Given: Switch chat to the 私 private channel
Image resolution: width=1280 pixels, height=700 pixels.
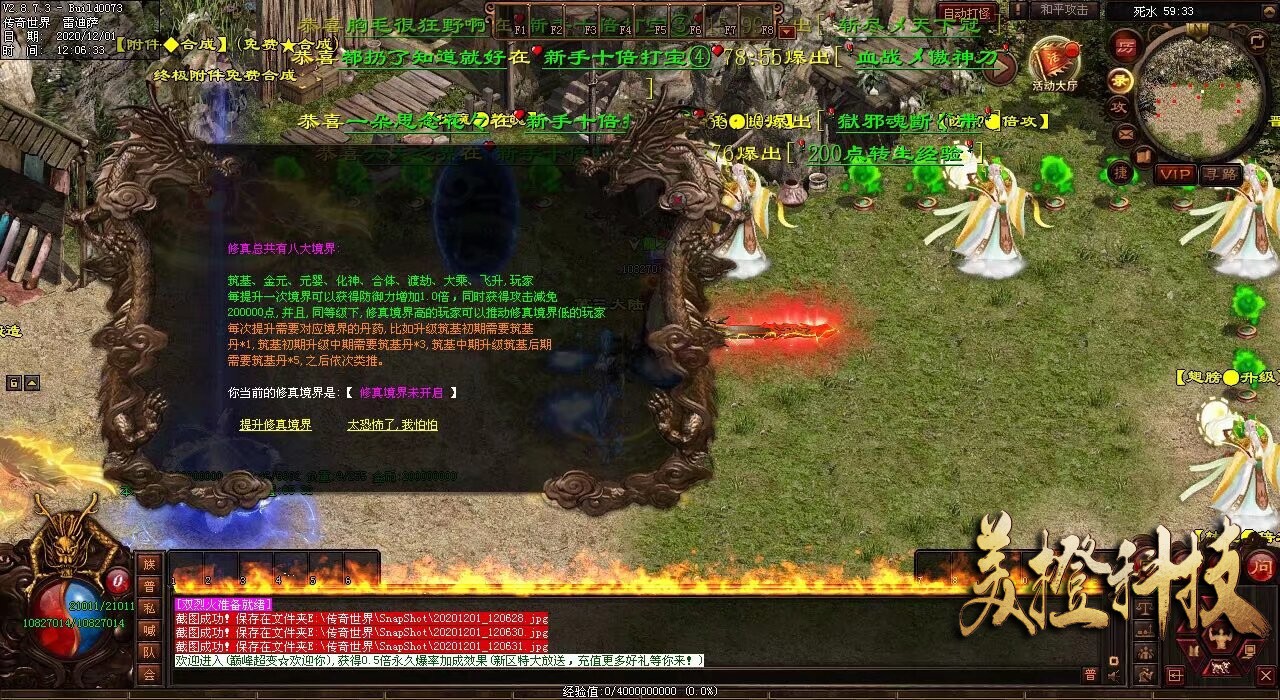Looking at the screenshot, I should click(x=148, y=608).
